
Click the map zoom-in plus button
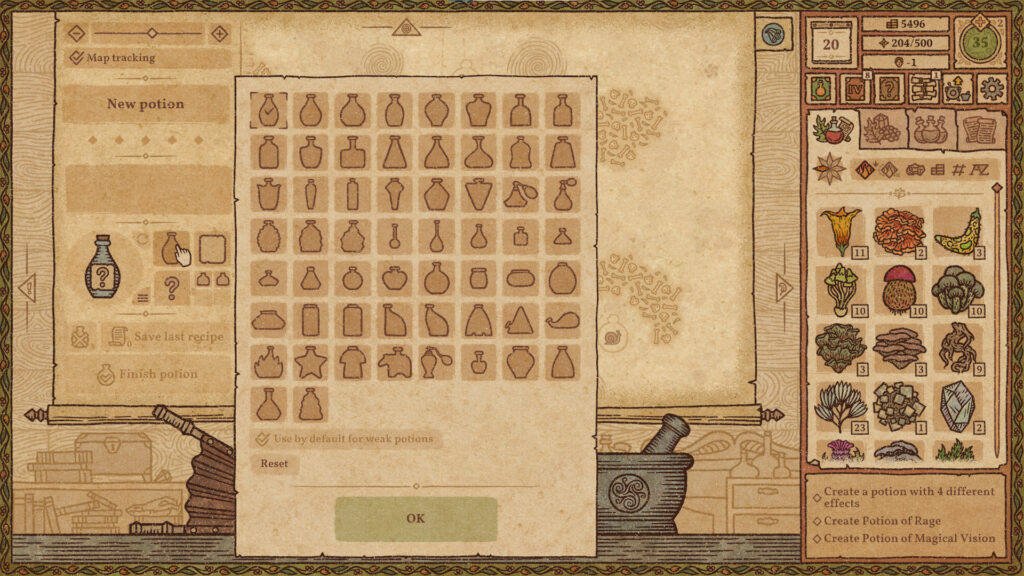click(x=220, y=33)
